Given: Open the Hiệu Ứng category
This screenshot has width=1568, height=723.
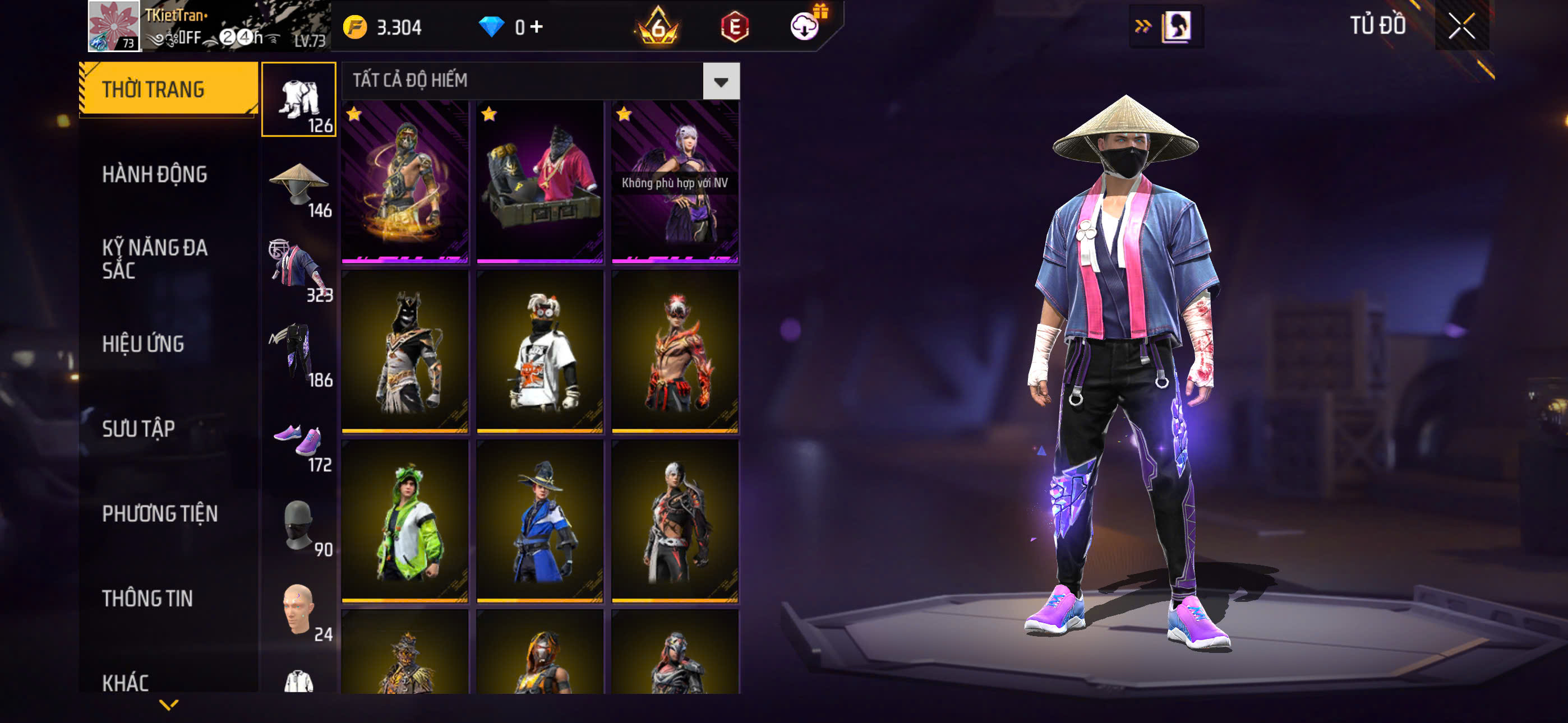Looking at the screenshot, I should (x=143, y=344).
